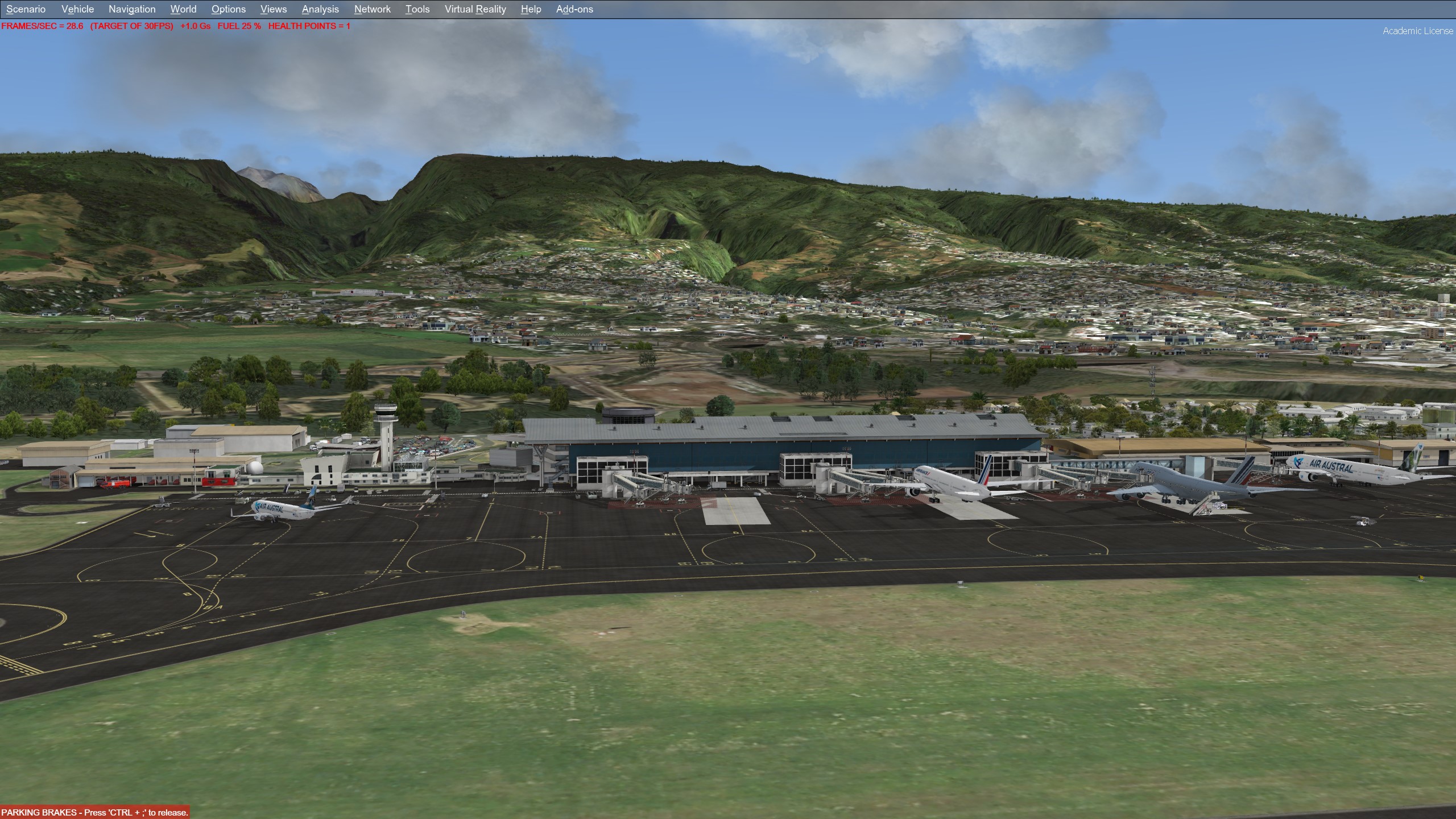Select the Navigation menu

[132, 9]
